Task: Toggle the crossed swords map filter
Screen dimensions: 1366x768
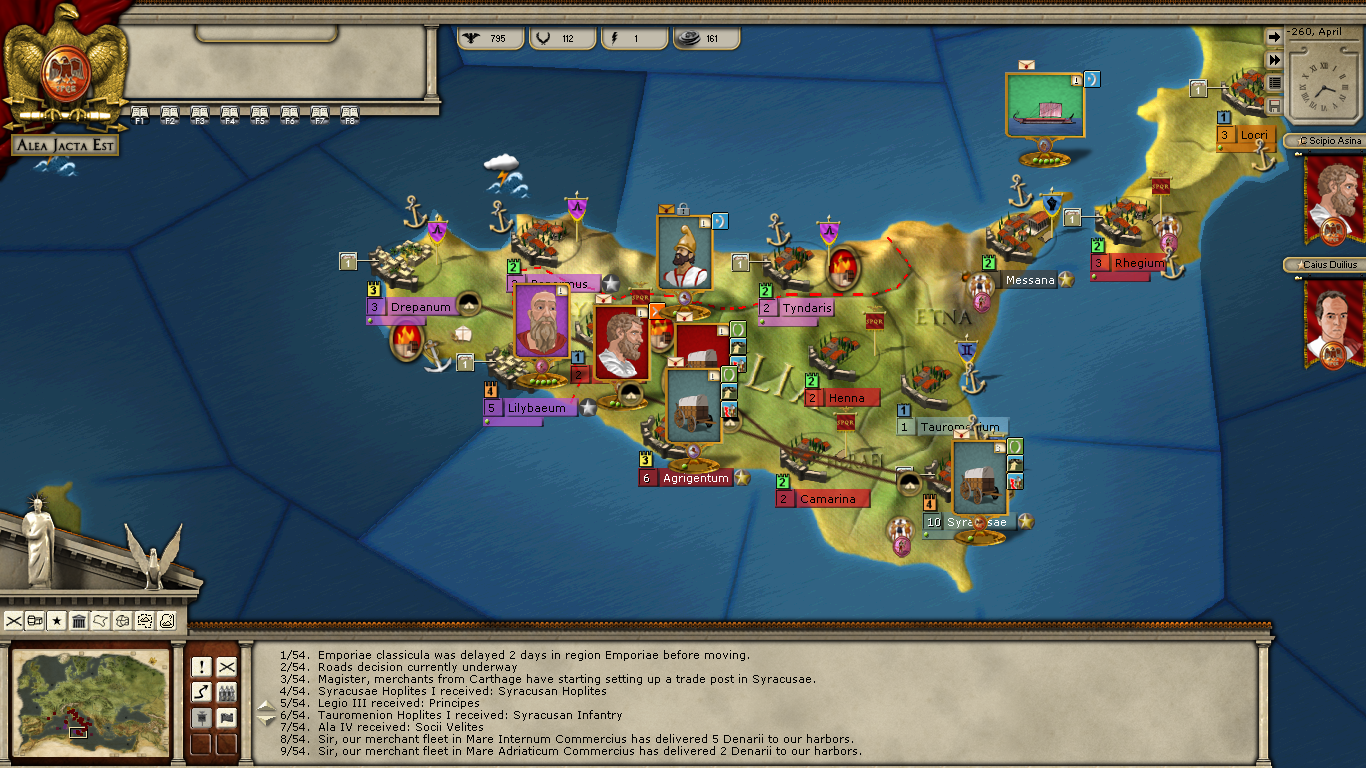Action: (x=14, y=621)
